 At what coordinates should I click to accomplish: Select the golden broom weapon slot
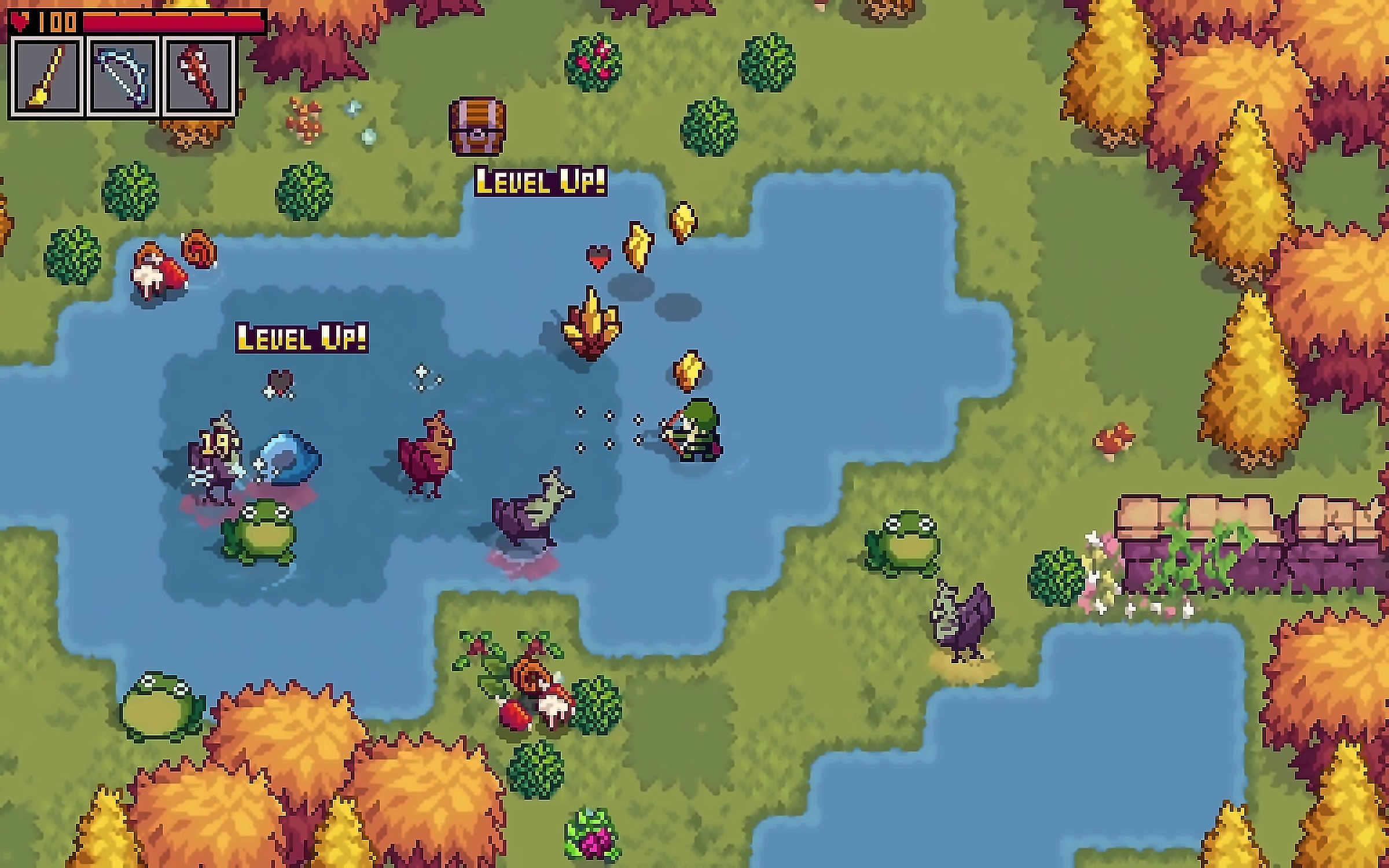pos(46,76)
